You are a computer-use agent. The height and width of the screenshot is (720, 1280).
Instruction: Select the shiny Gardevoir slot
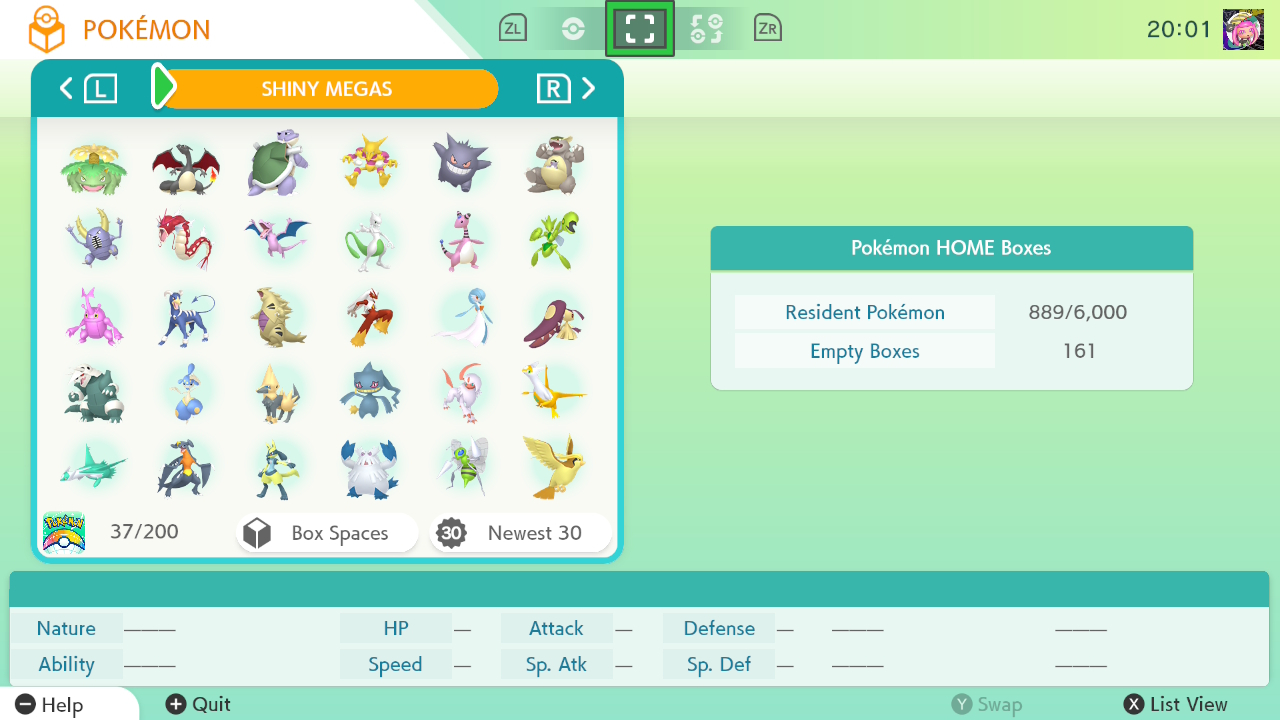pyautogui.click(x=462, y=316)
